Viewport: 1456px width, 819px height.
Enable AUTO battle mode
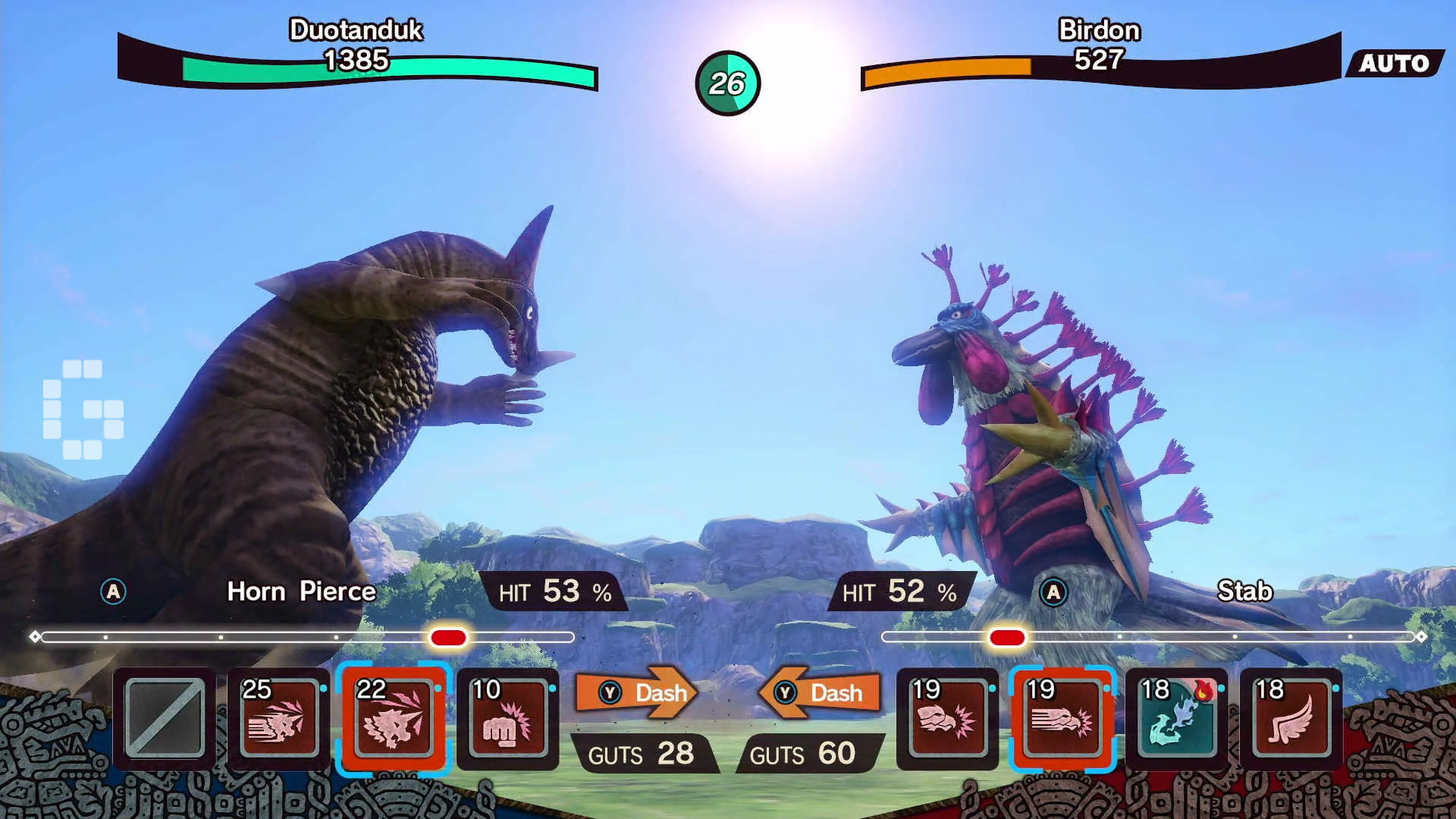(x=1399, y=64)
